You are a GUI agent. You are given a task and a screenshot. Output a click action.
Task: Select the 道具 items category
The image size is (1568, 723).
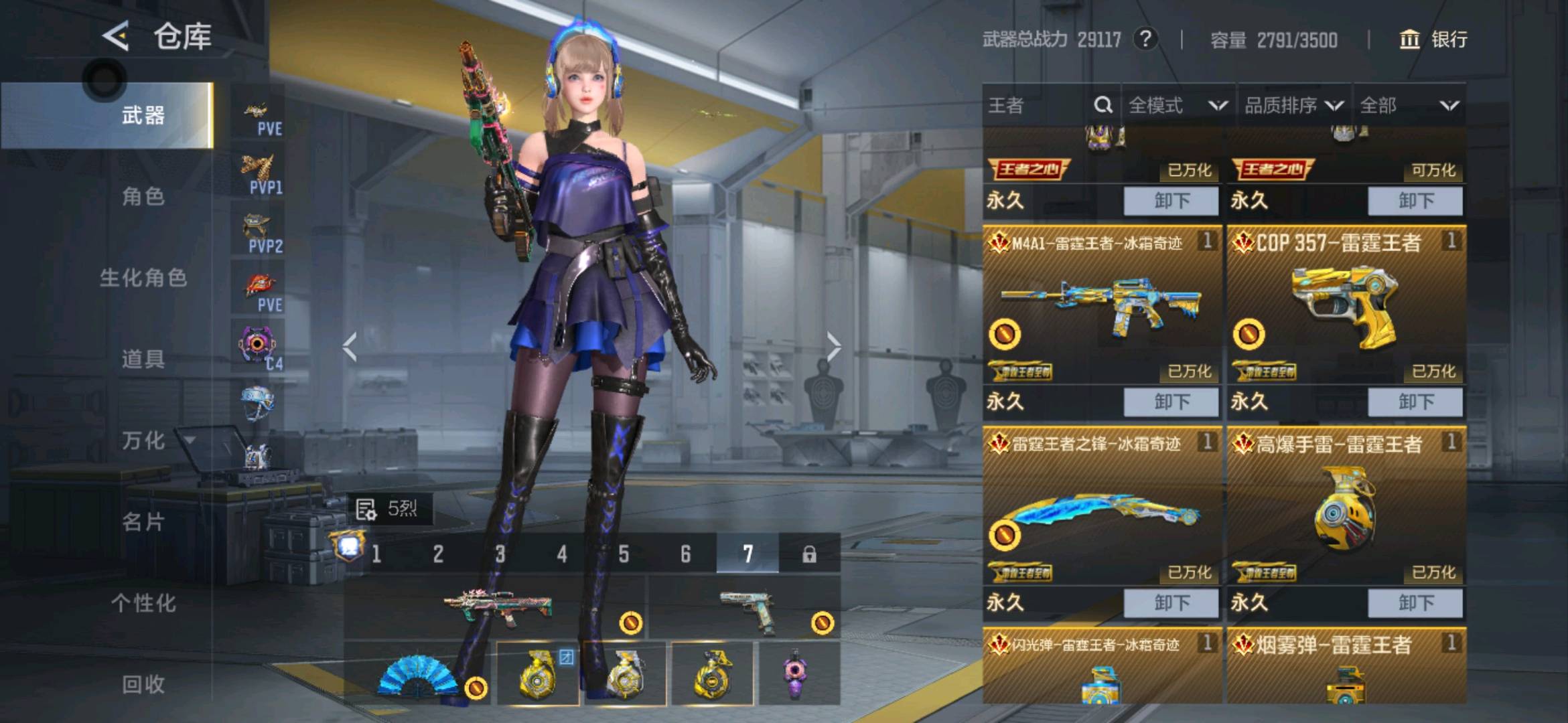[143, 359]
